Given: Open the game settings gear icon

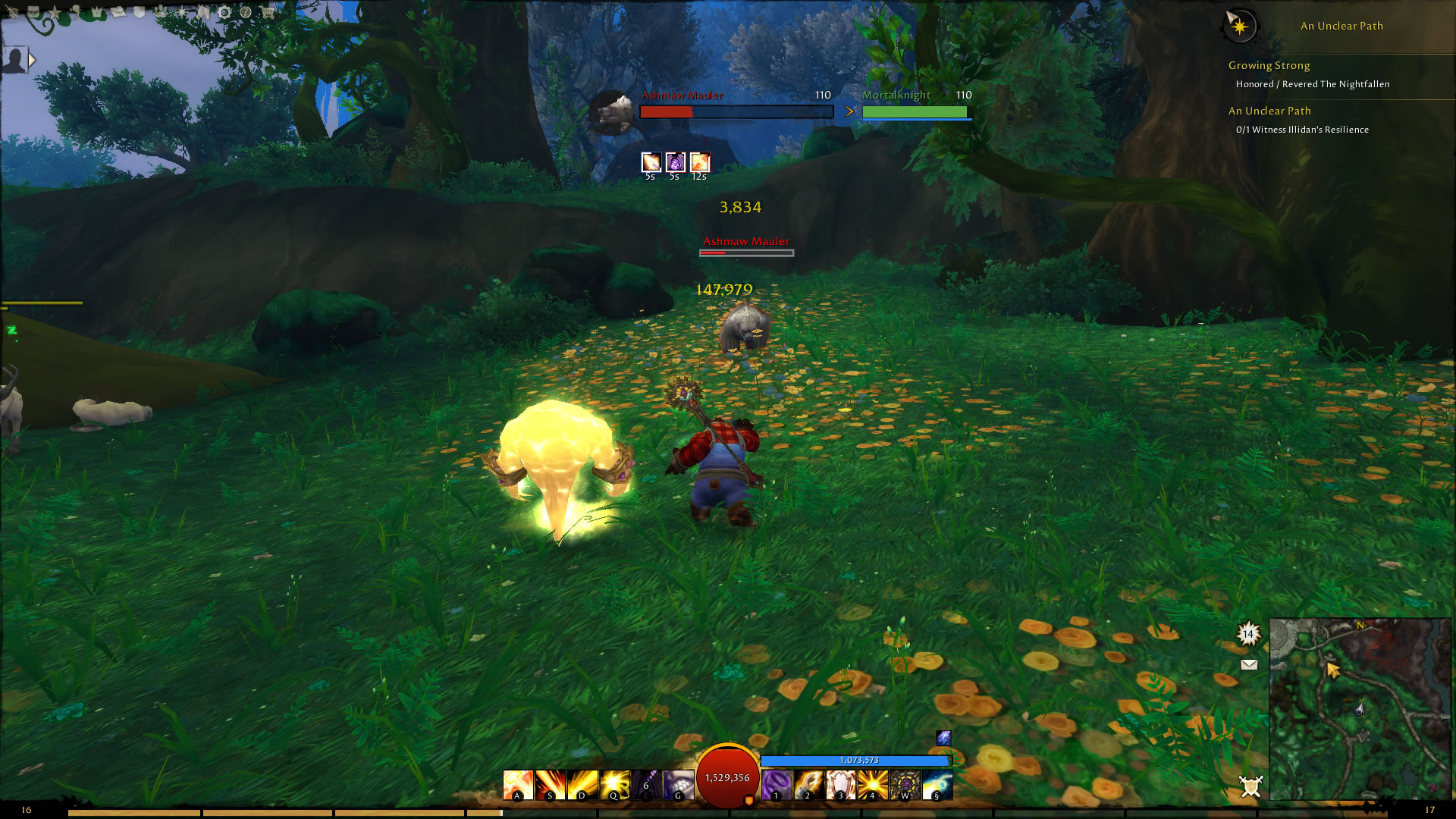Looking at the screenshot, I should [224, 12].
